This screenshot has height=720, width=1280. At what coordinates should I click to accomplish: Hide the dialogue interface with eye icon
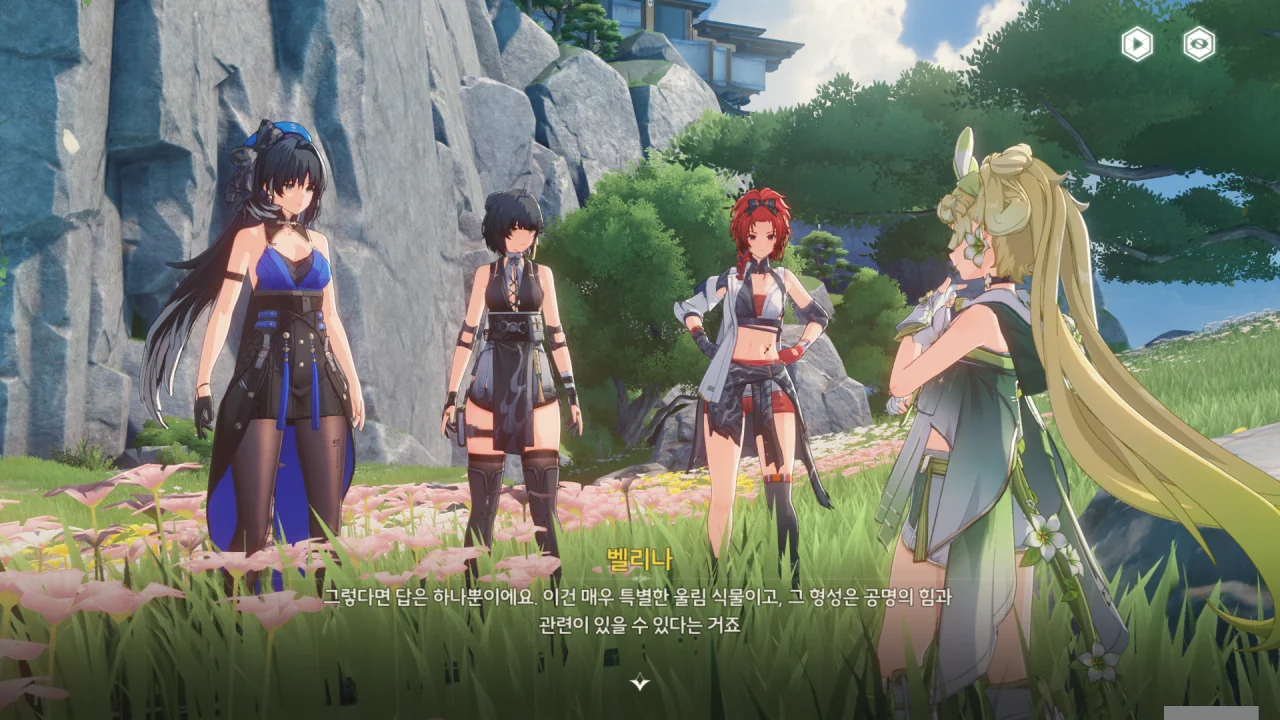[x=1199, y=44]
